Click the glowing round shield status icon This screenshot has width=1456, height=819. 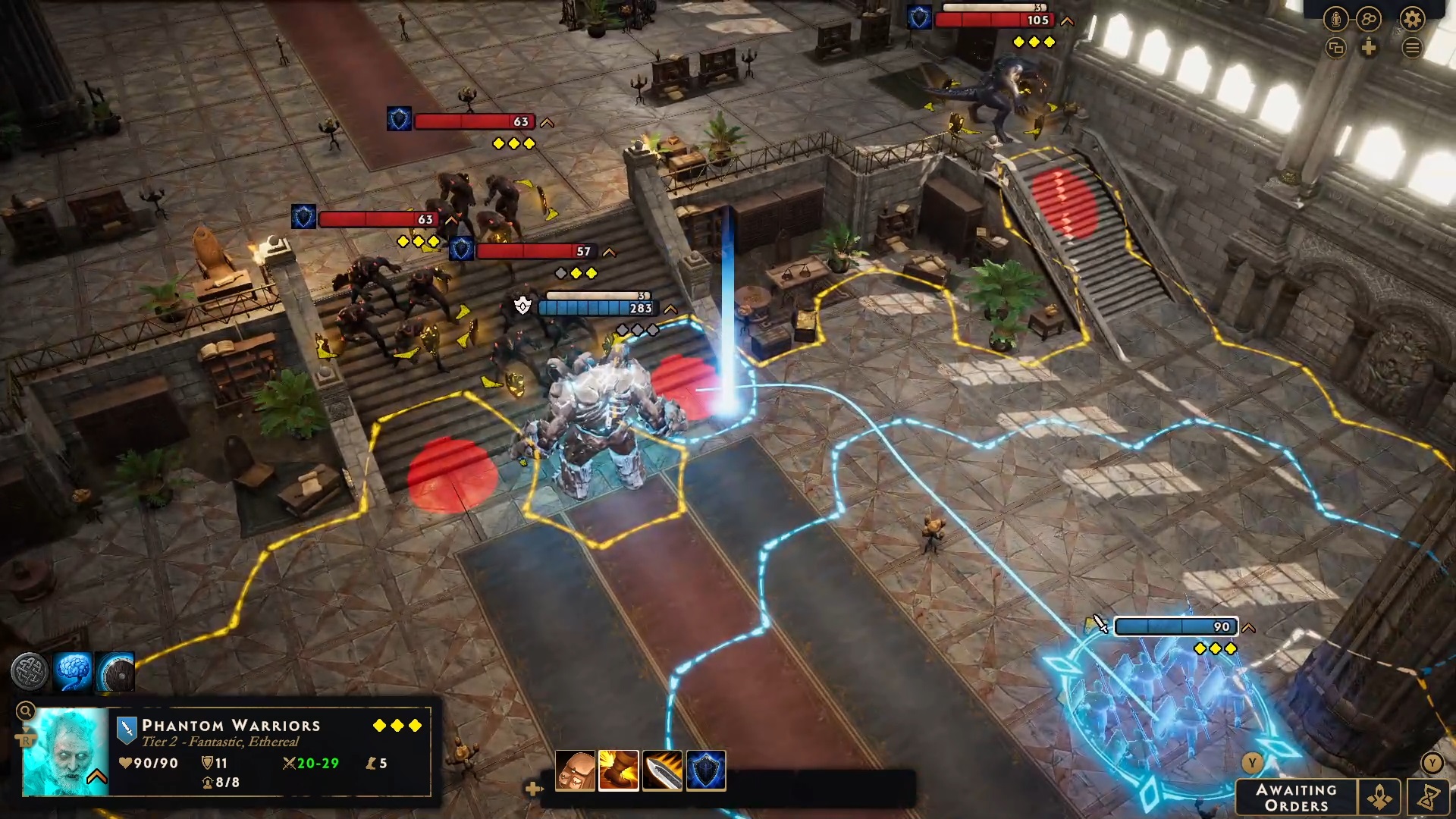point(116,671)
